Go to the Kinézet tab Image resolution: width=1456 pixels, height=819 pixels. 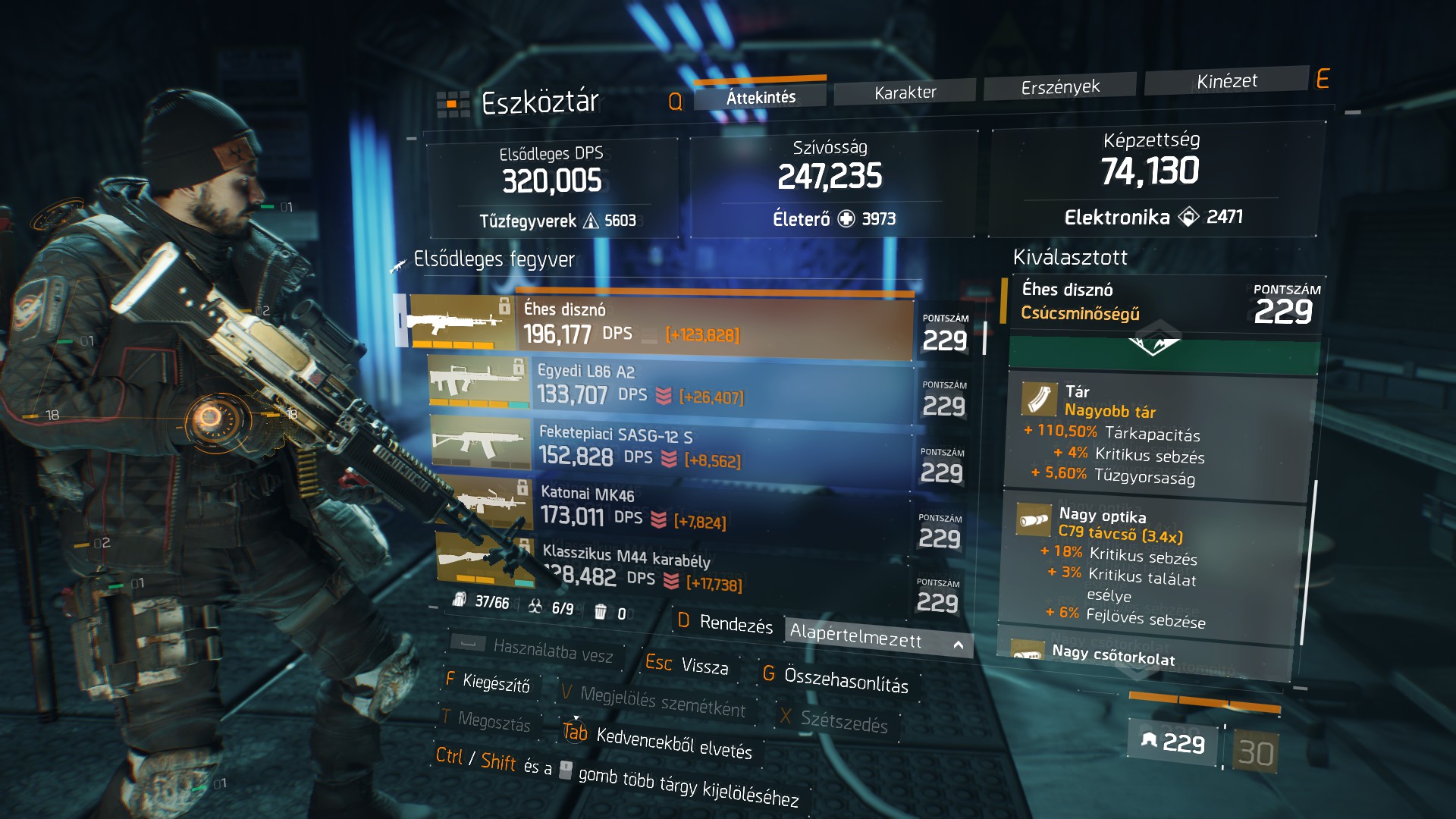click(x=1226, y=80)
